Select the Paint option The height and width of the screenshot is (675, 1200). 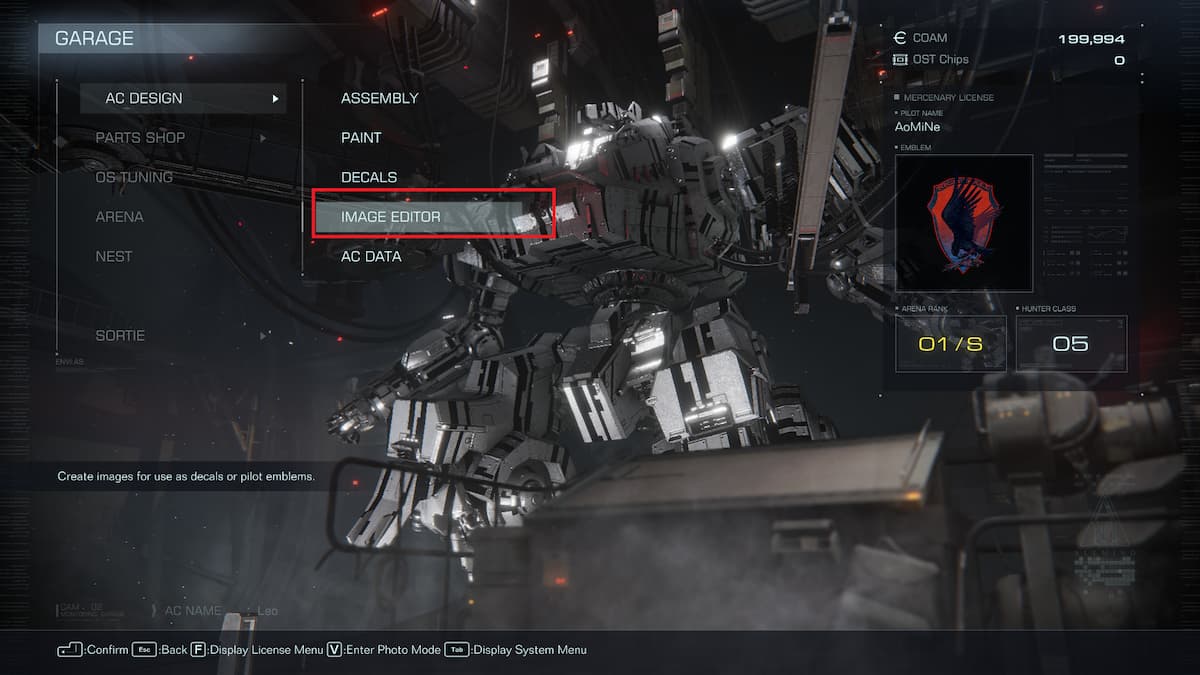pyautogui.click(x=361, y=138)
